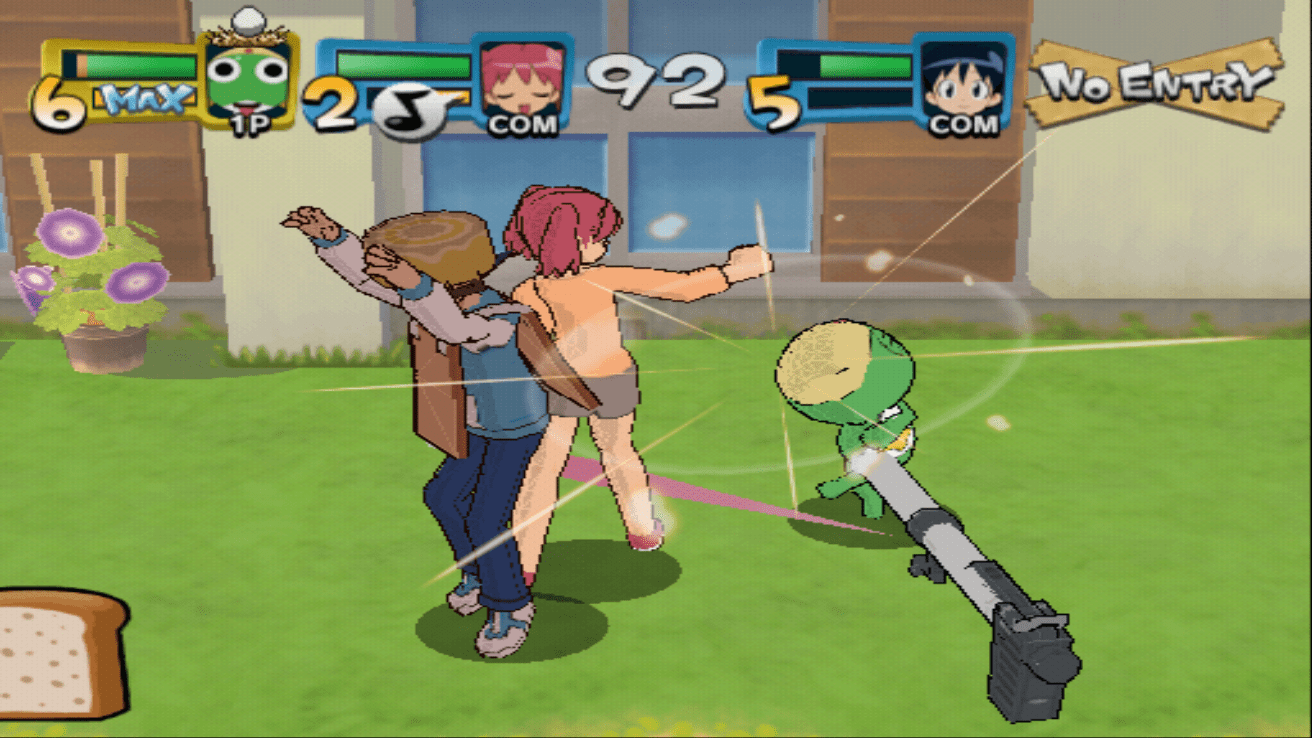Click the No Entry player slot sign
The image size is (1312, 738).
click(1156, 83)
